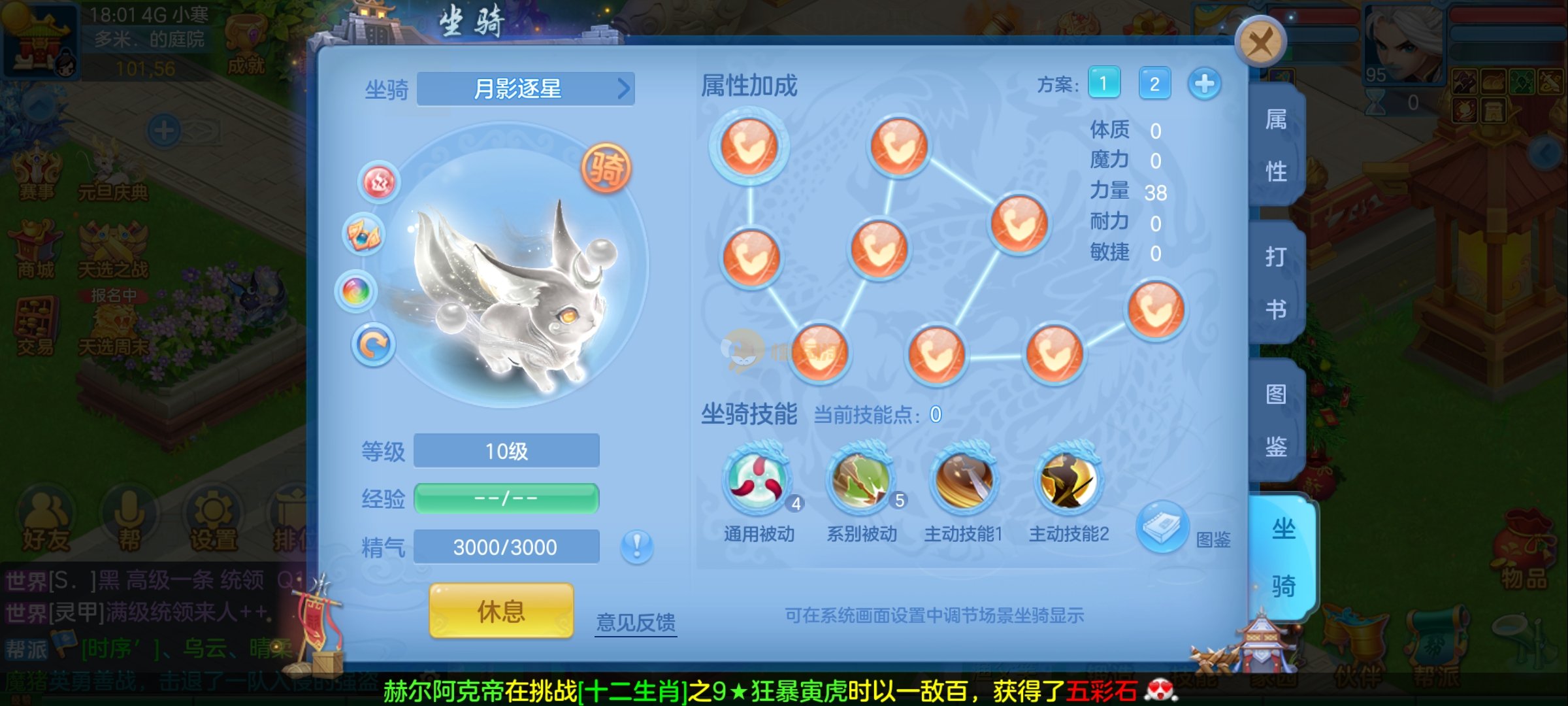Click the yellow 休息 button

point(501,611)
